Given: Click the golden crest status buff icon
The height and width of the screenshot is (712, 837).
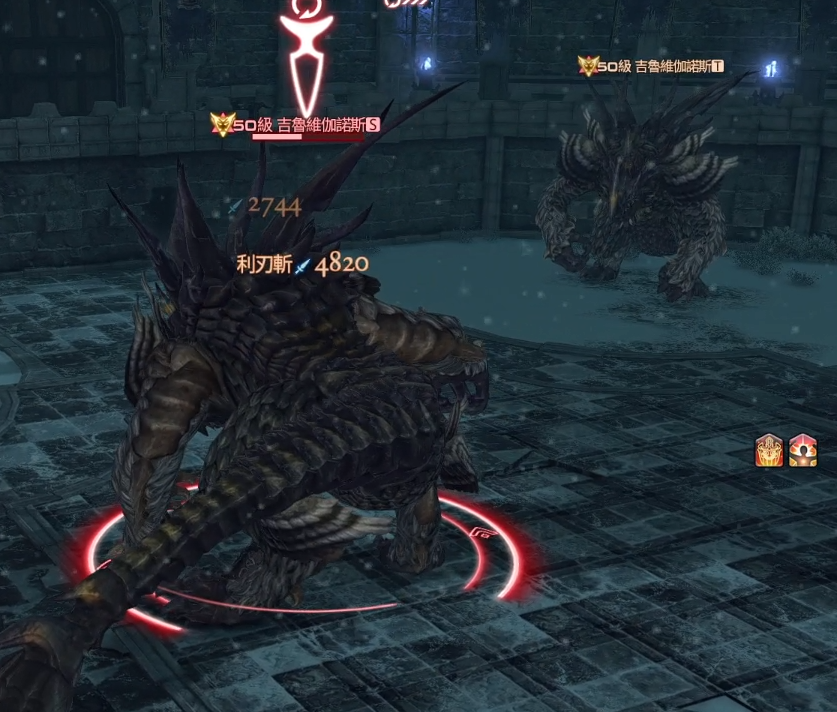Looking at the screenshot, I should [769, 451].
